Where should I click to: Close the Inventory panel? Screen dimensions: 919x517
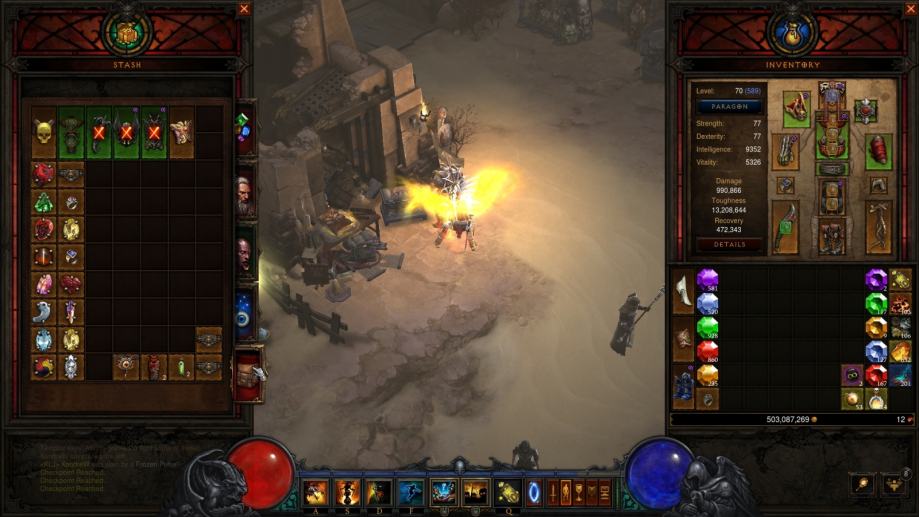pyautogui.click(x=911, y=9)
